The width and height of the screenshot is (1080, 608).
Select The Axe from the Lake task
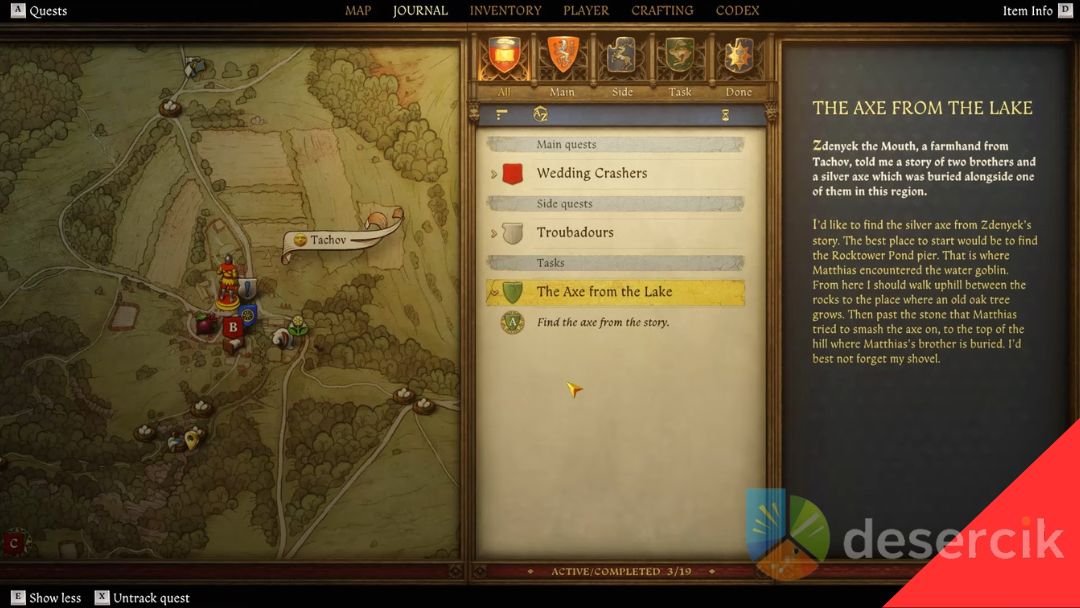604,292
